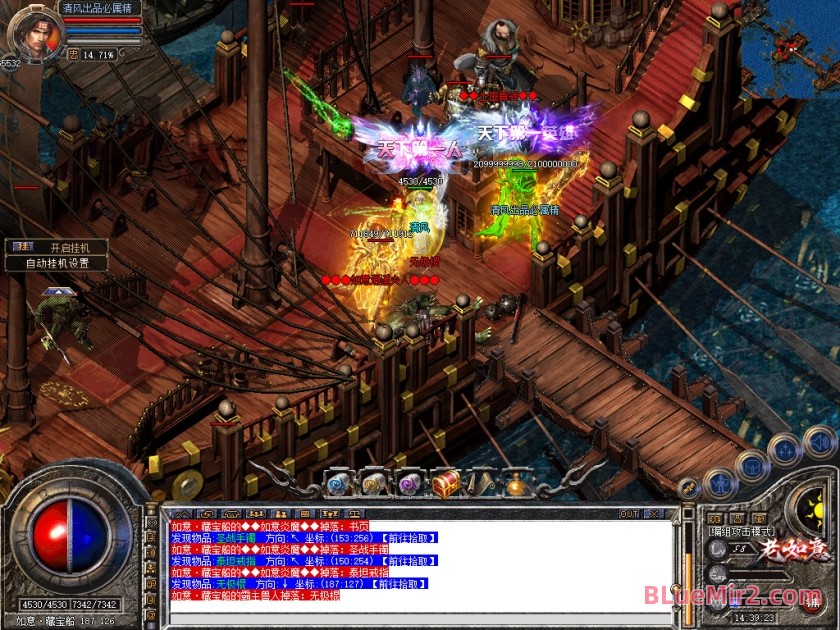Use the golden potion bottle on the belt bar
Image resolution: width=840 pixels, height=630 pixels.
coord(516,485)
